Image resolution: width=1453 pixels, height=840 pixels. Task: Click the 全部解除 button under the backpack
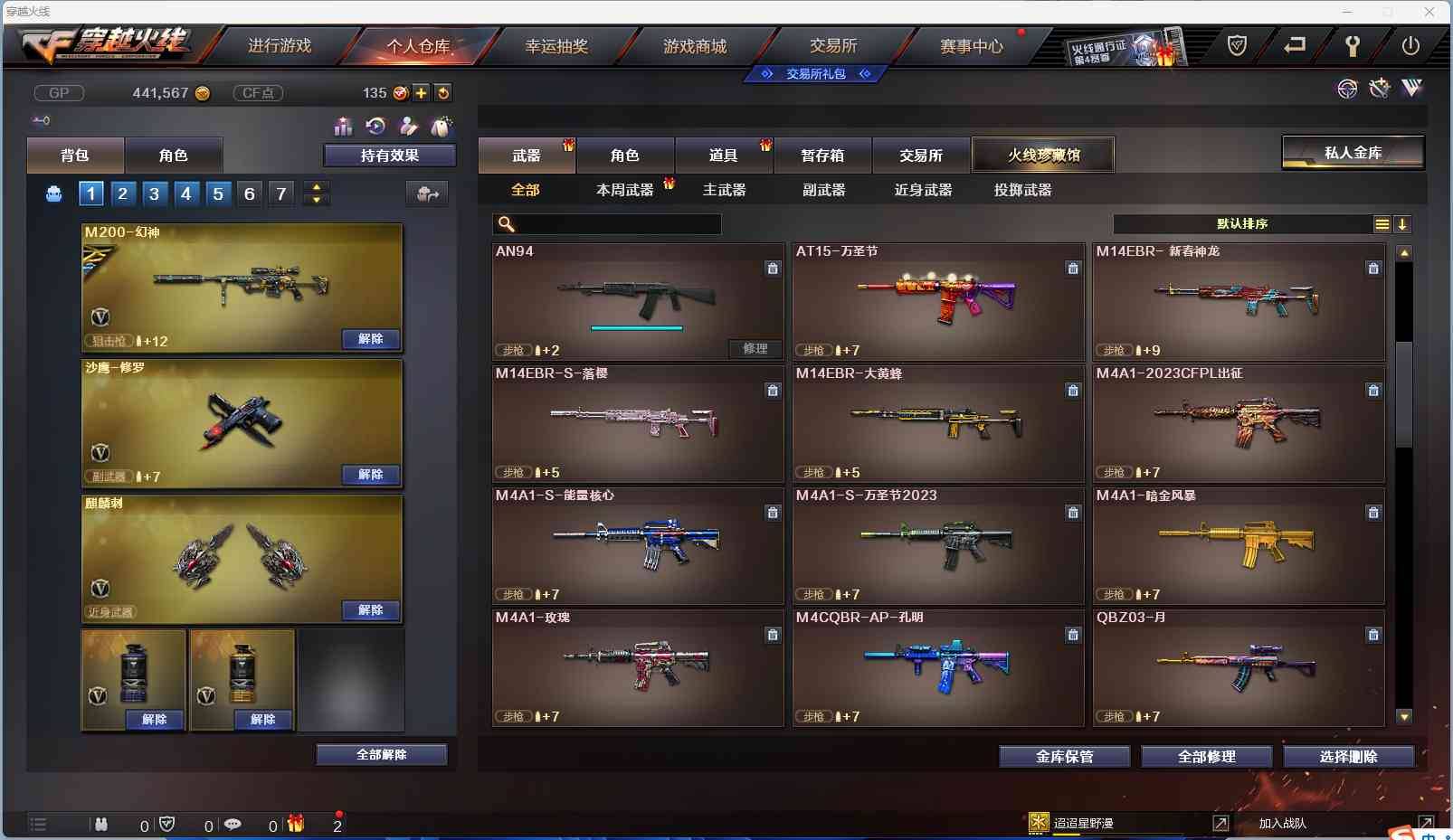point(382,753)
